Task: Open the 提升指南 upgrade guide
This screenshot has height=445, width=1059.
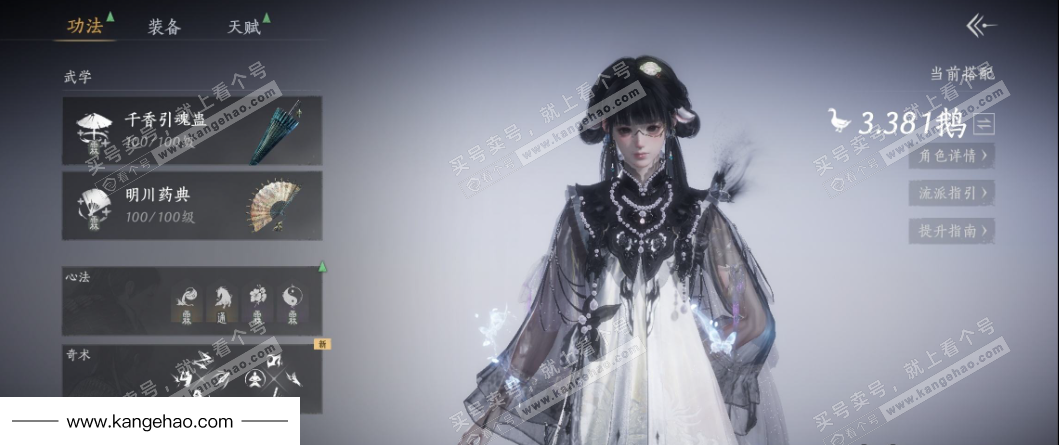Action: [952, 230]
